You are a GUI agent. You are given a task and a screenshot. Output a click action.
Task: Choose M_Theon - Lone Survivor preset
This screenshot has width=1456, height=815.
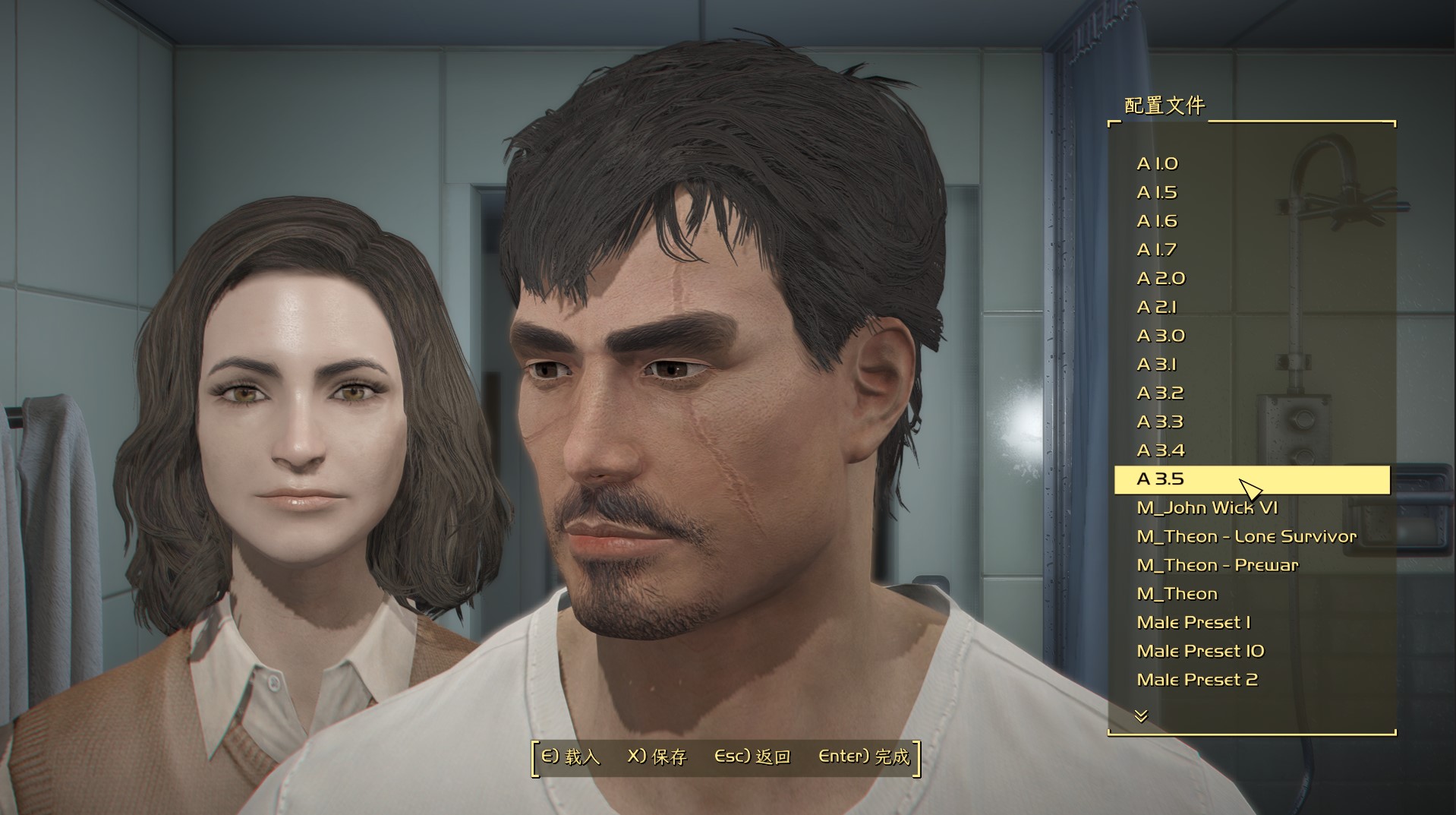pos(1246,537)
